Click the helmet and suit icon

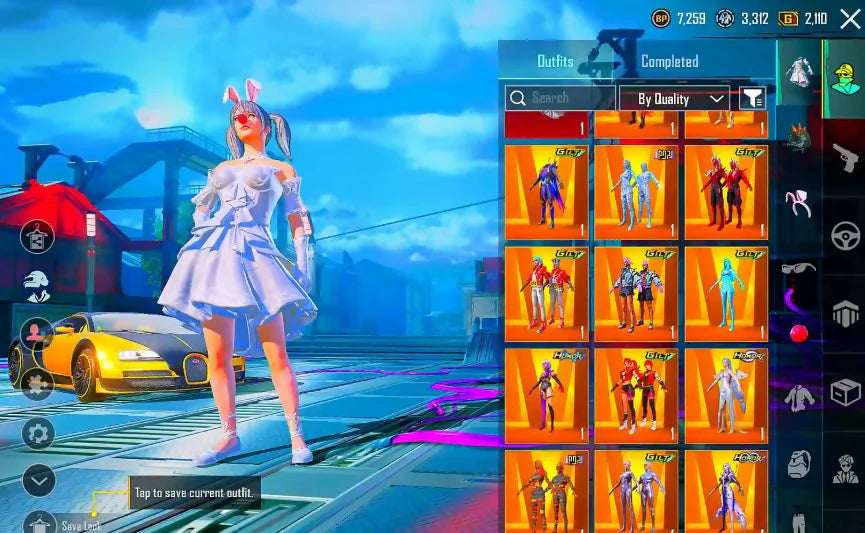click(x=37, y=286)
